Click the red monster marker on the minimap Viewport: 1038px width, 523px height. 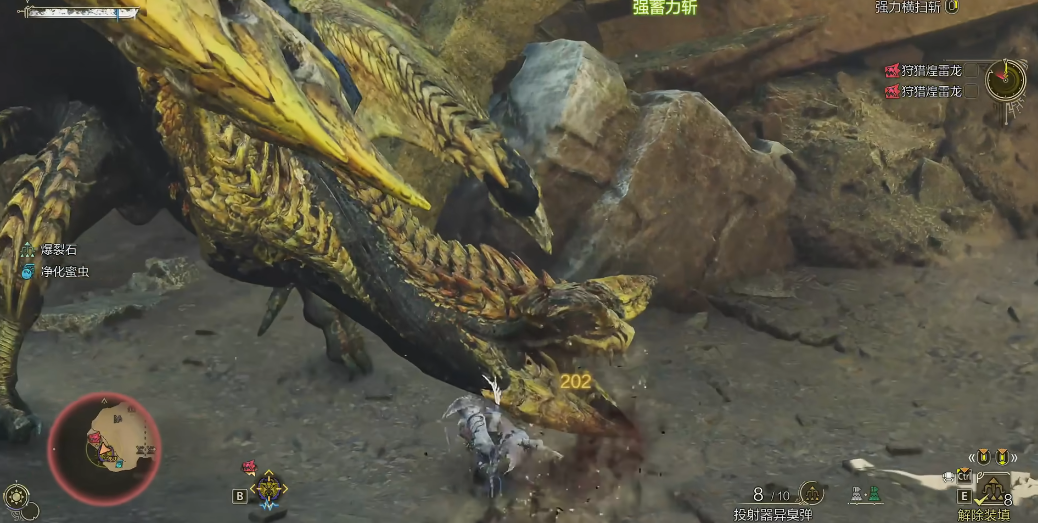pos(94,437)
